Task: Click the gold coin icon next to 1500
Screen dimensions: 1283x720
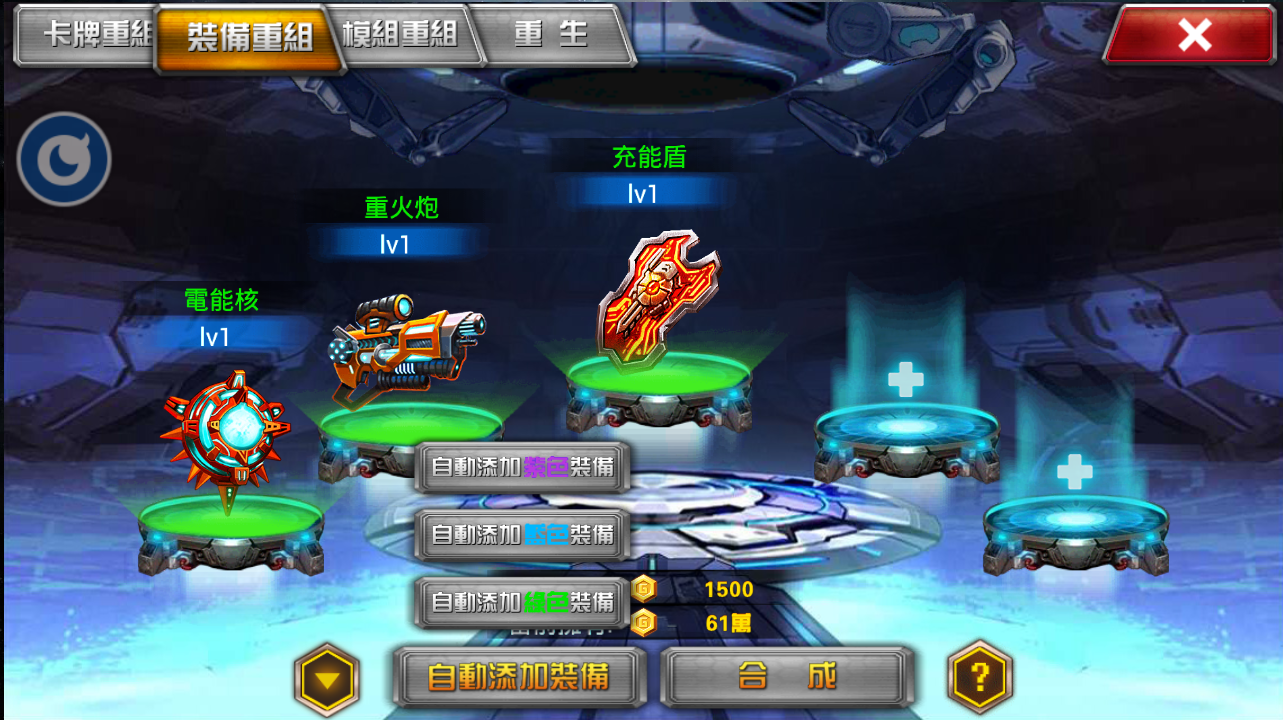Action: click(x=645, y=590)
